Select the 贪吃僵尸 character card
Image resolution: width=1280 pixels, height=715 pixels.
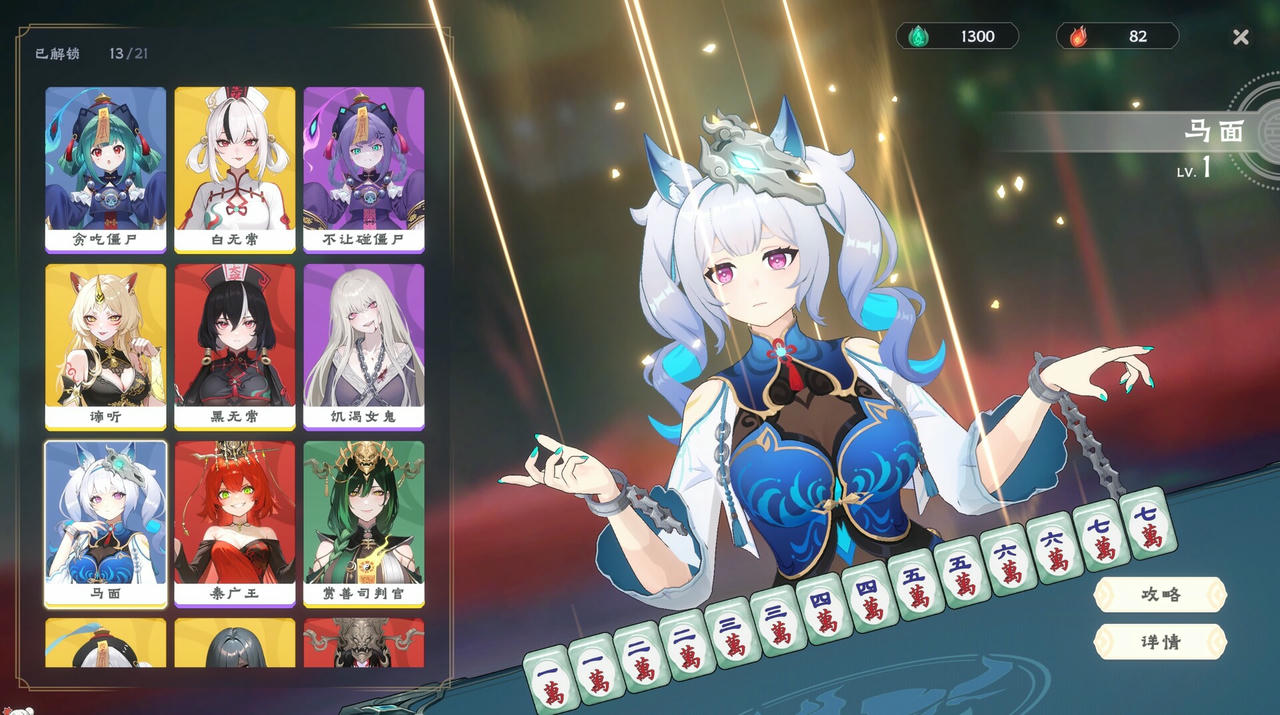pyautogui.click(x=105, y=168)
